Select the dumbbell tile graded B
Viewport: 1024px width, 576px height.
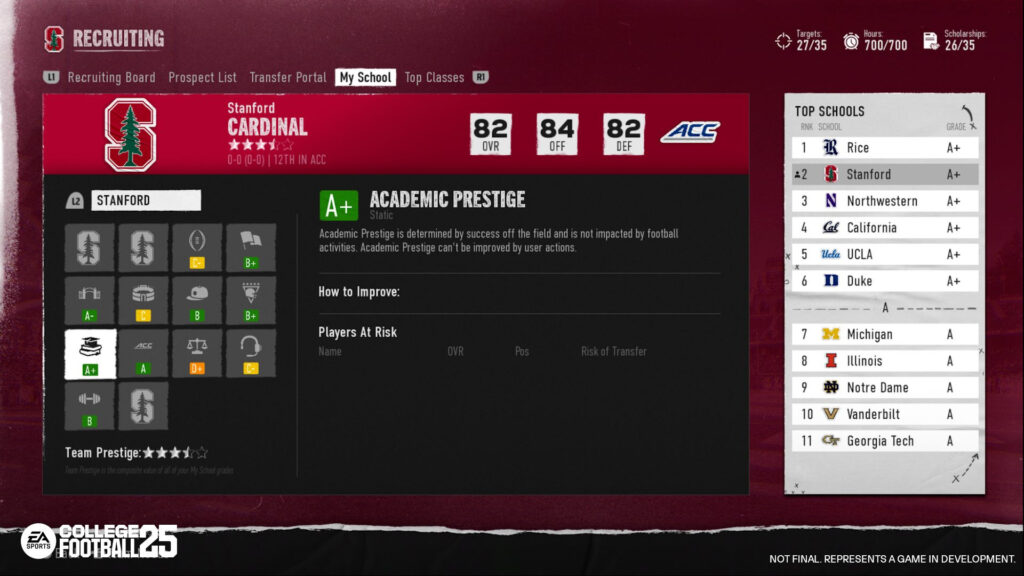click(x=90, y=406)
